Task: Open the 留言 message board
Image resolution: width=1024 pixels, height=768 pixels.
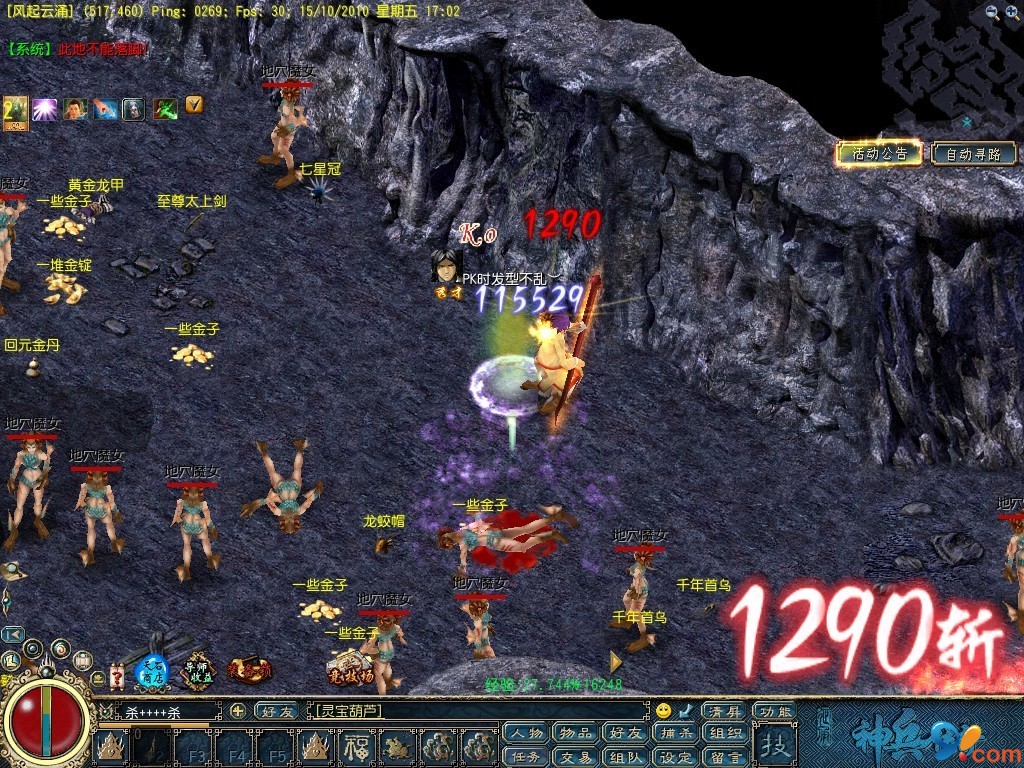Action: click(726, 757)
